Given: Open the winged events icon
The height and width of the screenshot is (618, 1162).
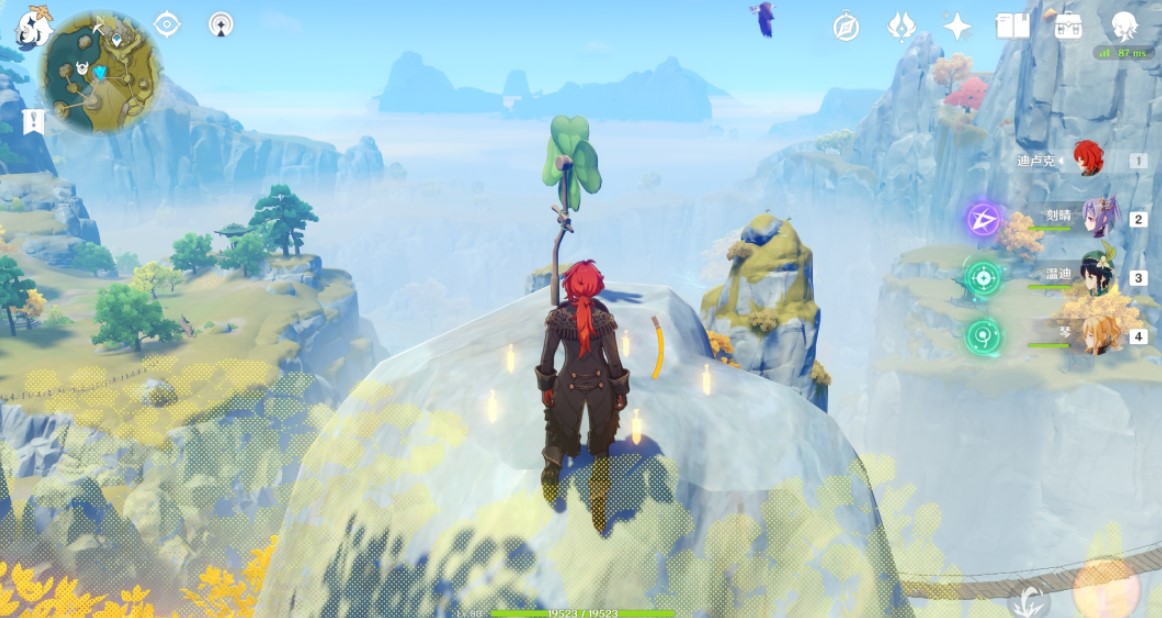Looking at the screenshot, I should click(x=902, y=27).
